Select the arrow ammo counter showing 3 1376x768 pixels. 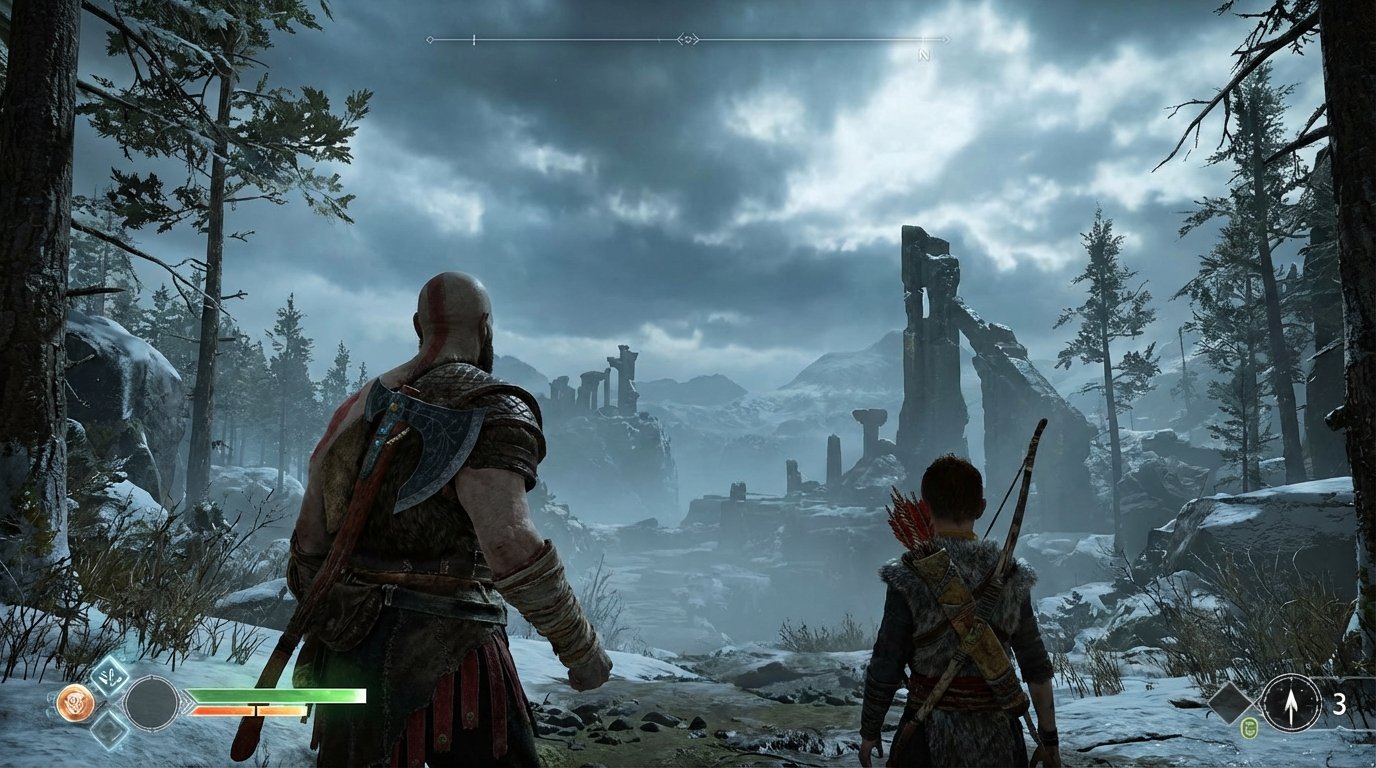point(1340,703)
